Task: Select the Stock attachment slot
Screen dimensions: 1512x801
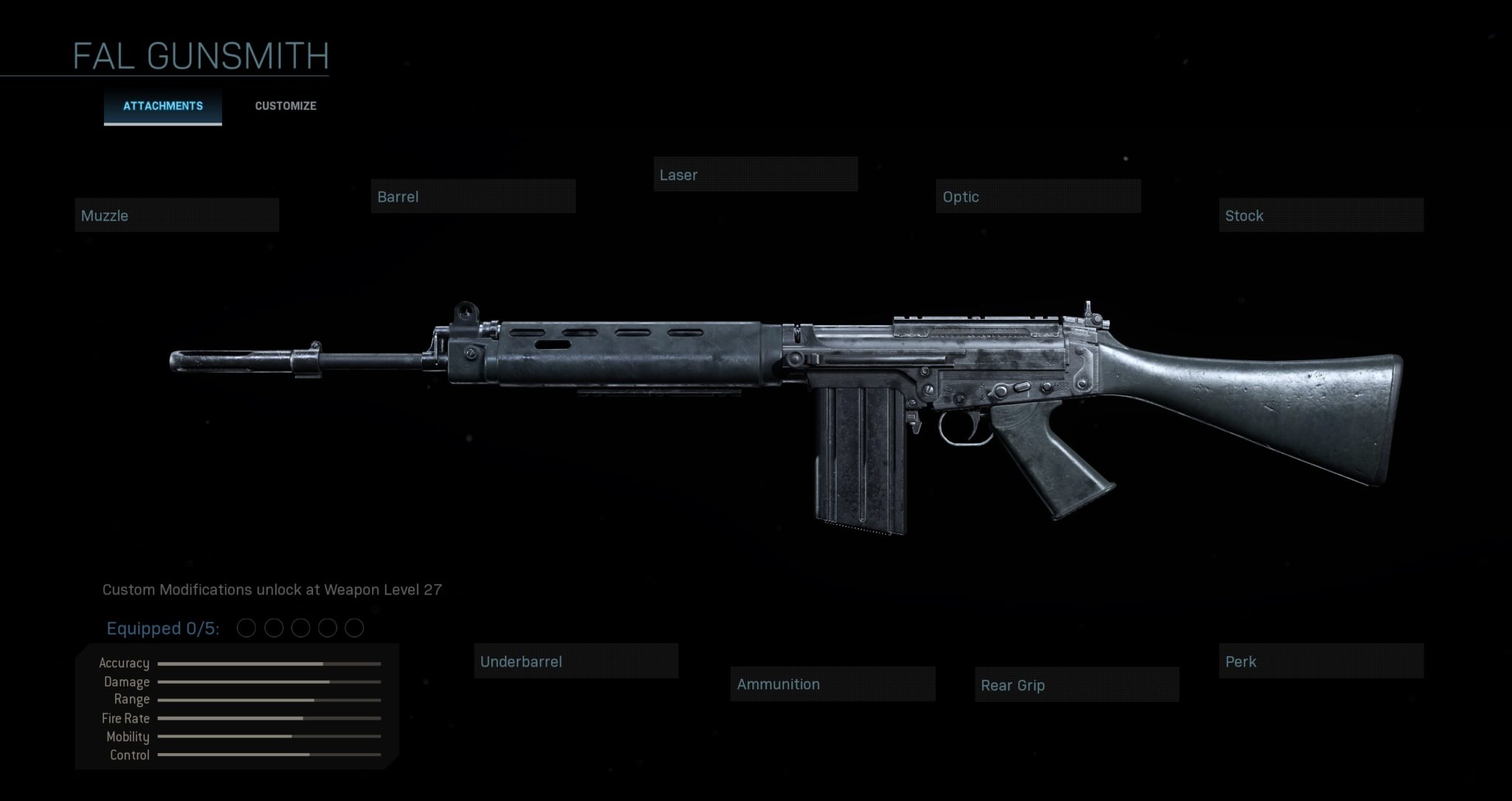Action: click(x=1321, y=216)
